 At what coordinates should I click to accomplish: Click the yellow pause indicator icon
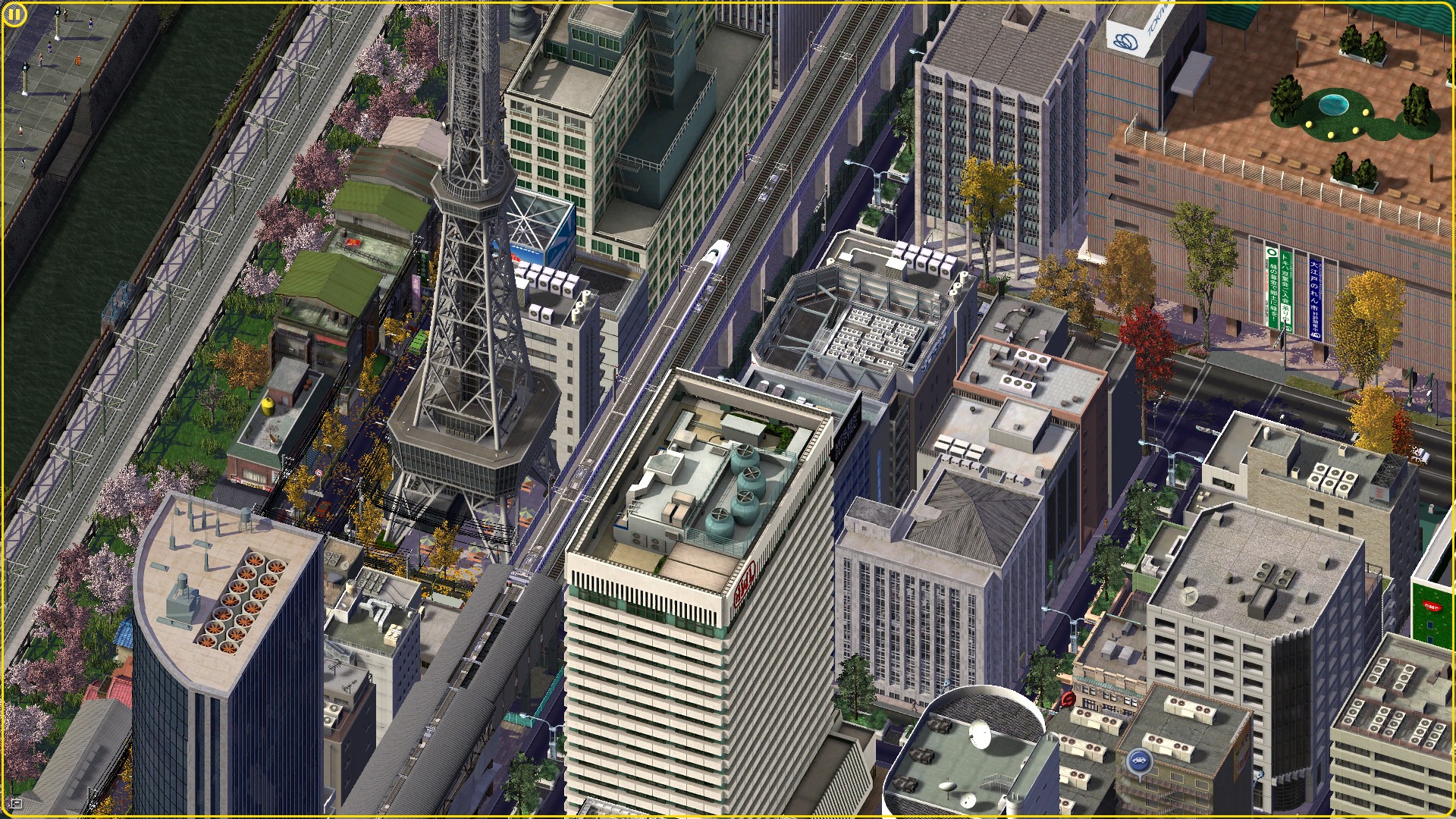(x=14, y=14)
